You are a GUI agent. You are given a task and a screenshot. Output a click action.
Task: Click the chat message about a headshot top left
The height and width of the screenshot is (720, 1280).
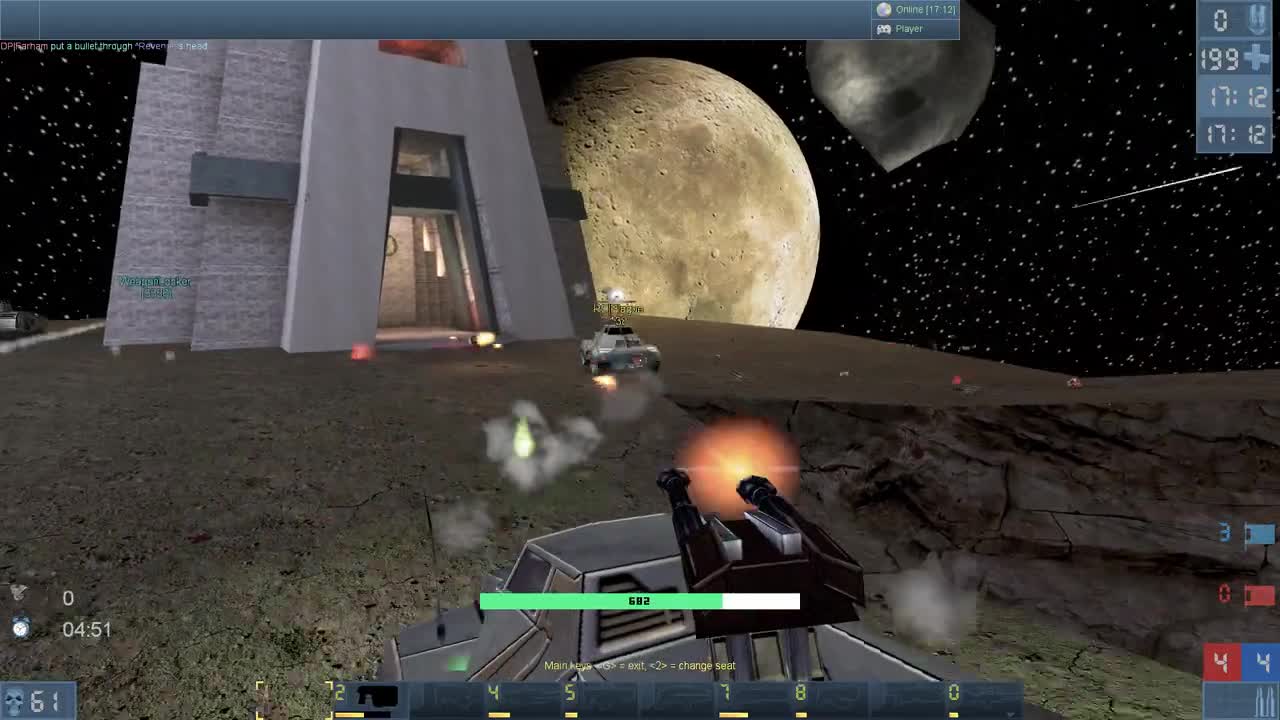pyautogui.click(x=105, y=45)
